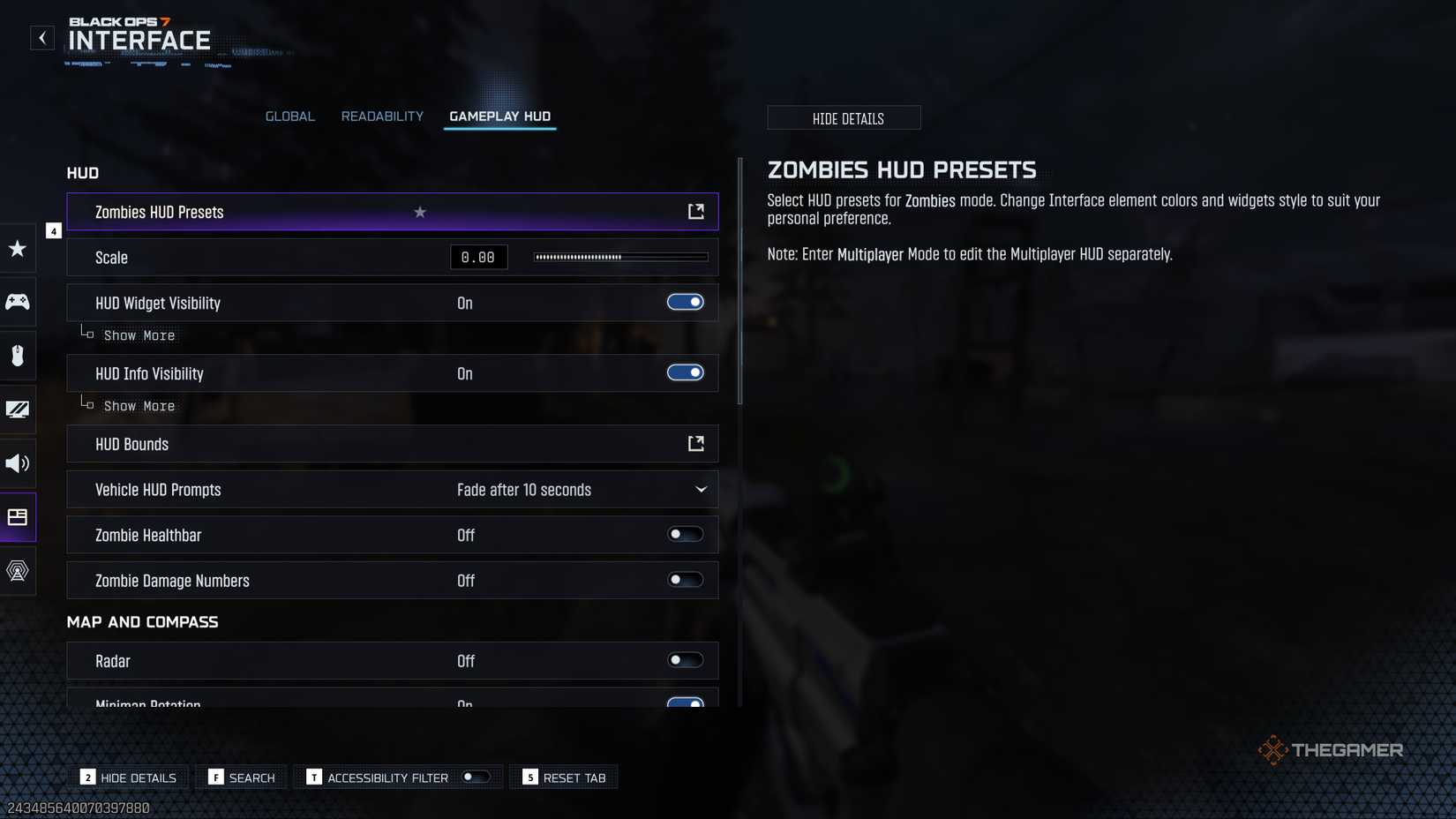The width and height of the screenshot is (1456, 819).
Task: Select the interface settings panel icon
Action: (x=17, y=517)
